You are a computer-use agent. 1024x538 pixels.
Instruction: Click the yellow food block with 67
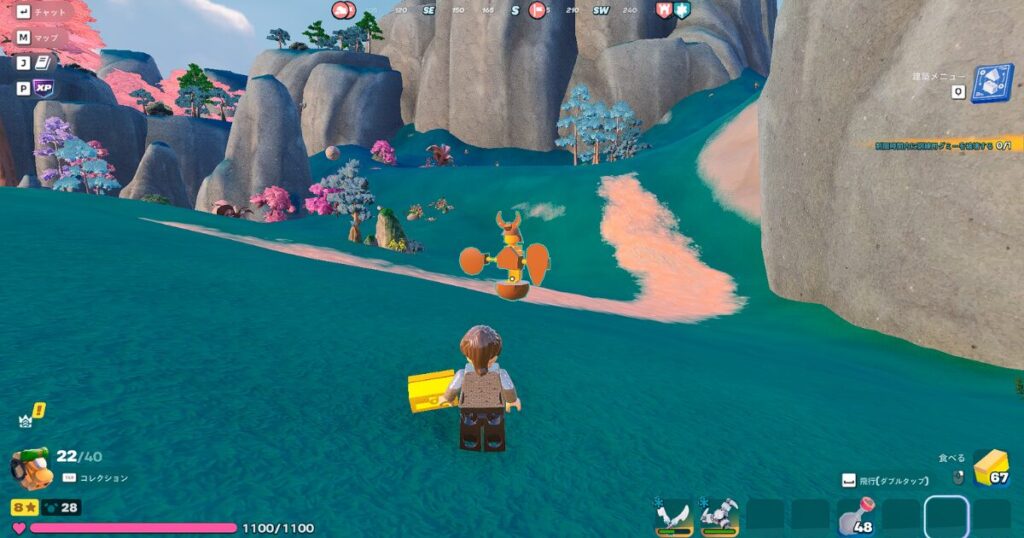click(x=990, y=467)
